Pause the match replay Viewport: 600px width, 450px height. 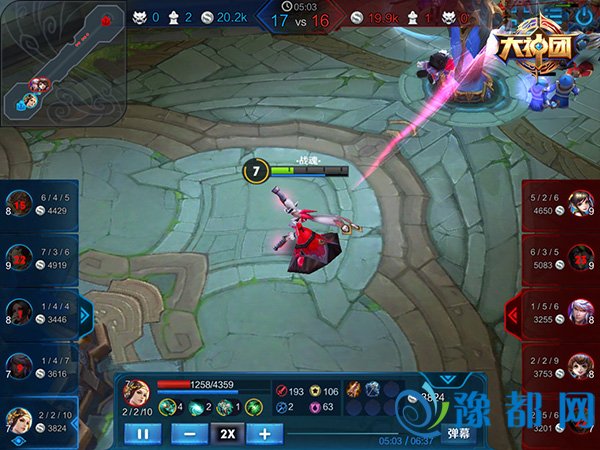pos(142,434)
